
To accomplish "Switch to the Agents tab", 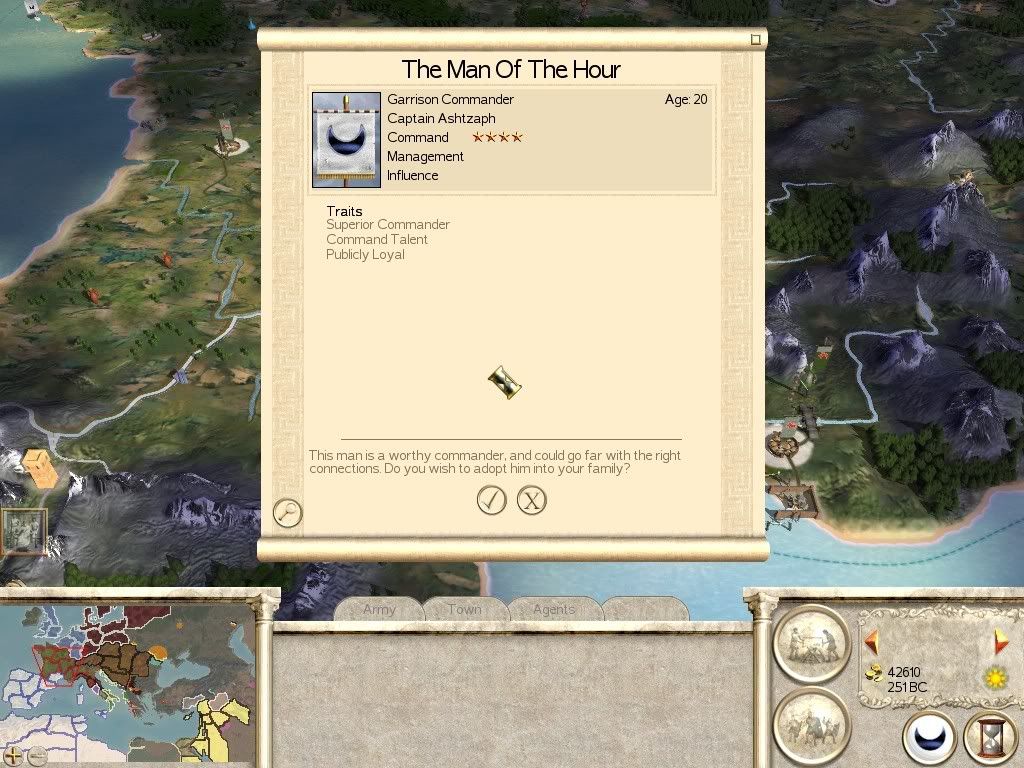I will 553,609.
